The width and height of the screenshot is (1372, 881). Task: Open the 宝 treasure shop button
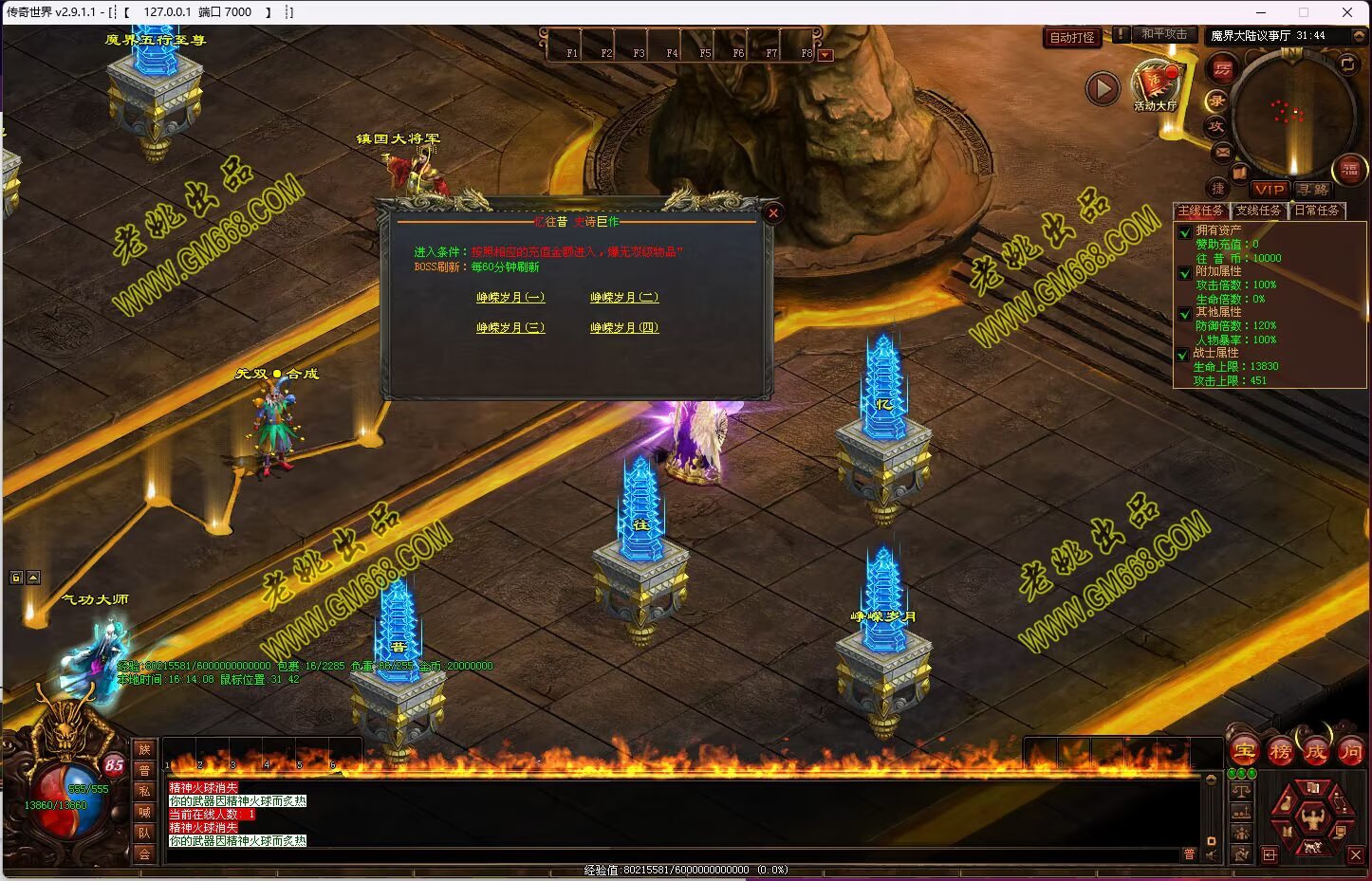[1245, 751]
